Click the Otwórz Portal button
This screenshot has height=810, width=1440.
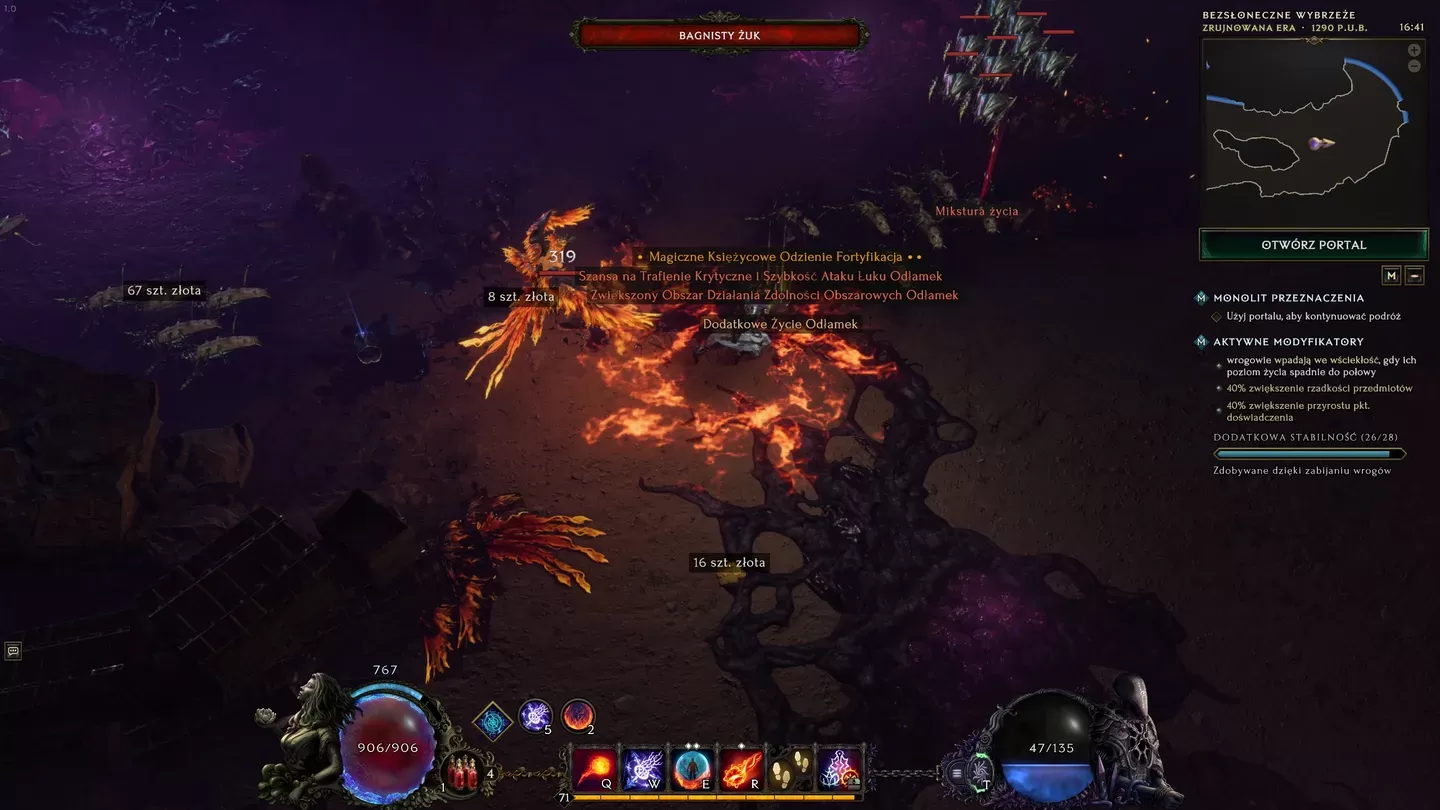(1314, 245)
